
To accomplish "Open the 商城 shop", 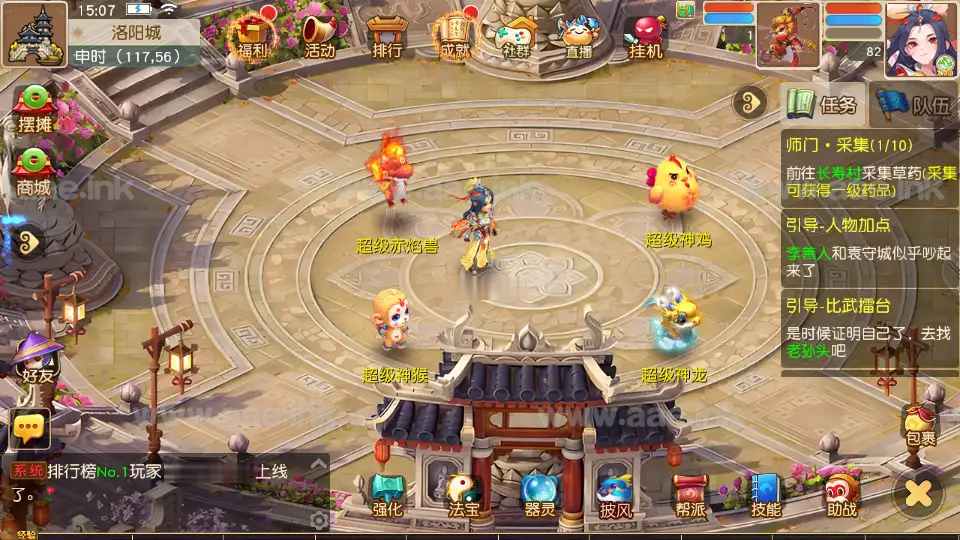I will (x=33, y=170).
